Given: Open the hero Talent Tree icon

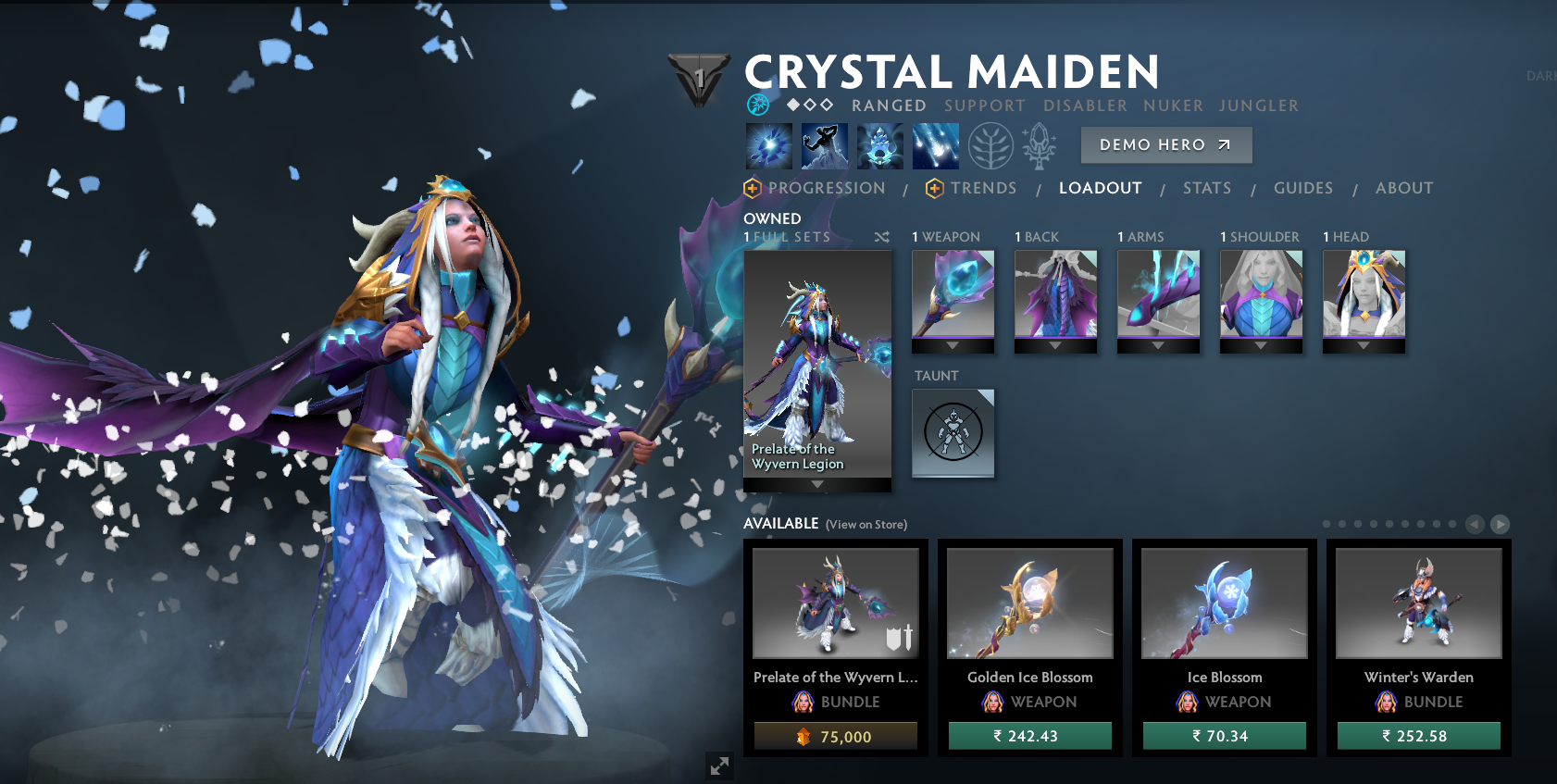Looking at the screenshot, I should click(990, 145).
